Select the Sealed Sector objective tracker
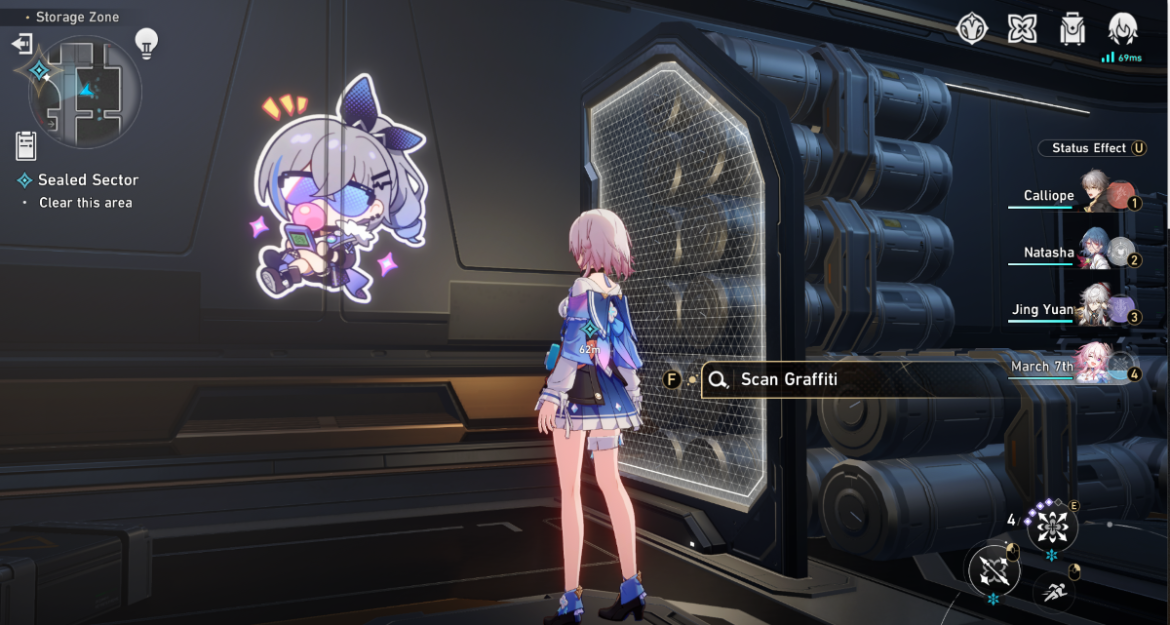 coord(88,180)
